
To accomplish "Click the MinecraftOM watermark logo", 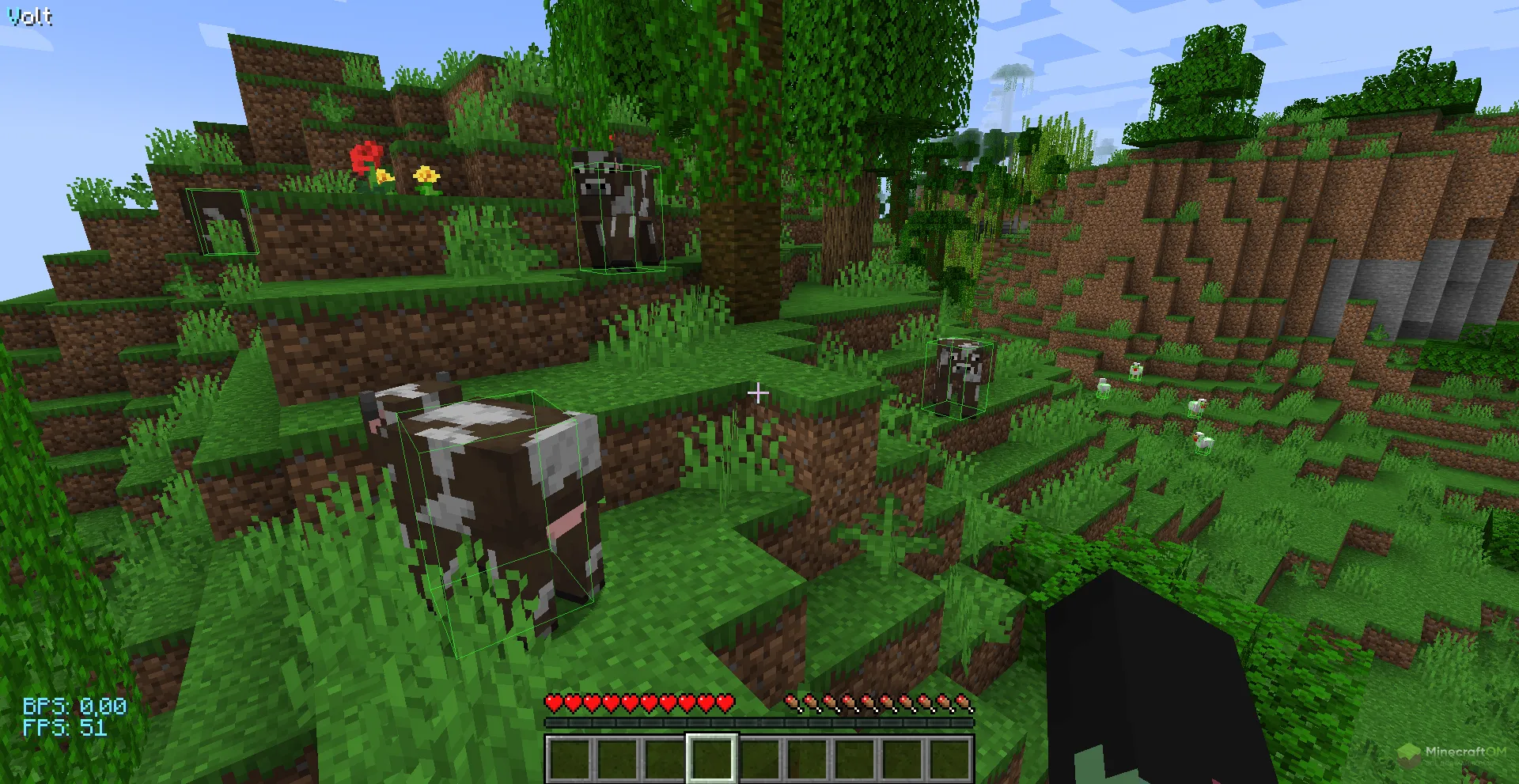I will click(1453, 753).
